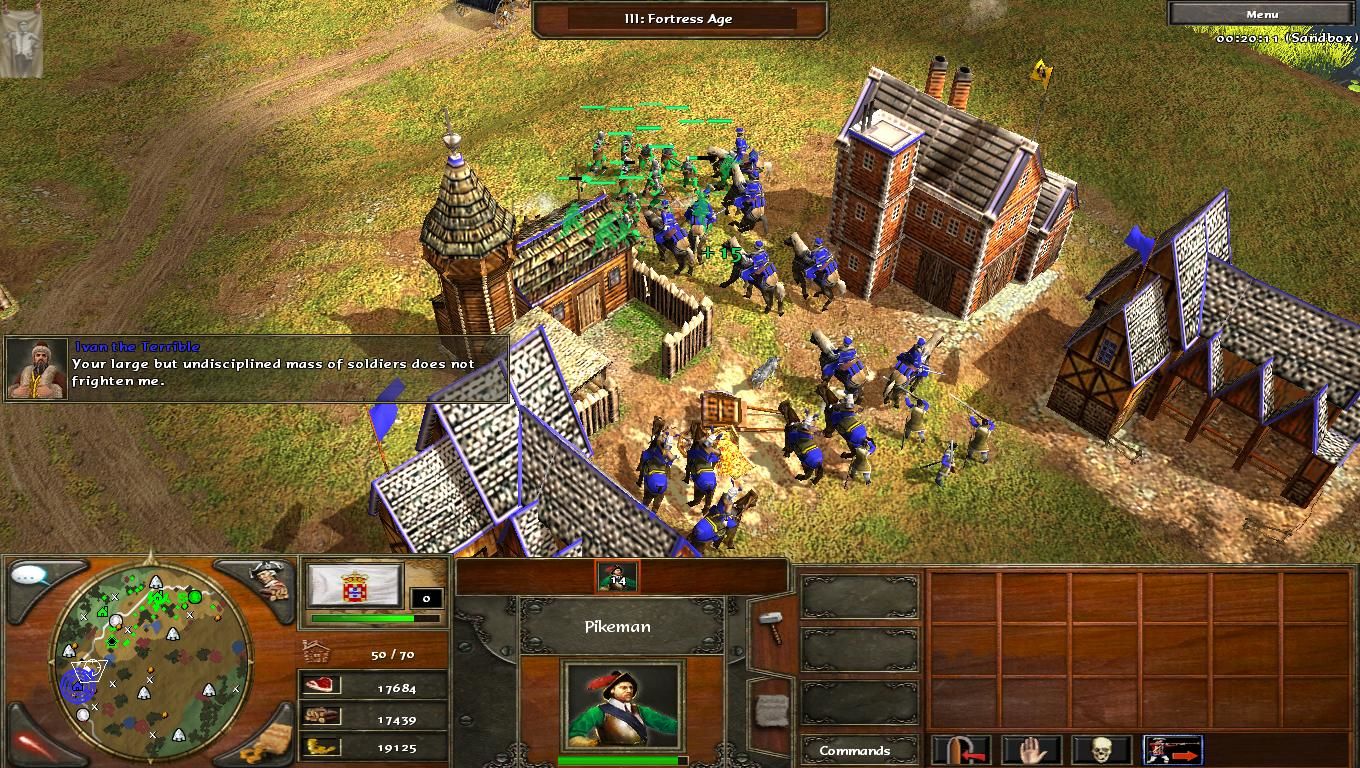View the Home City by clicking the flag
Image resolution: width=1360 pixels, height=768 pixels.
click(x=355, y=586)
